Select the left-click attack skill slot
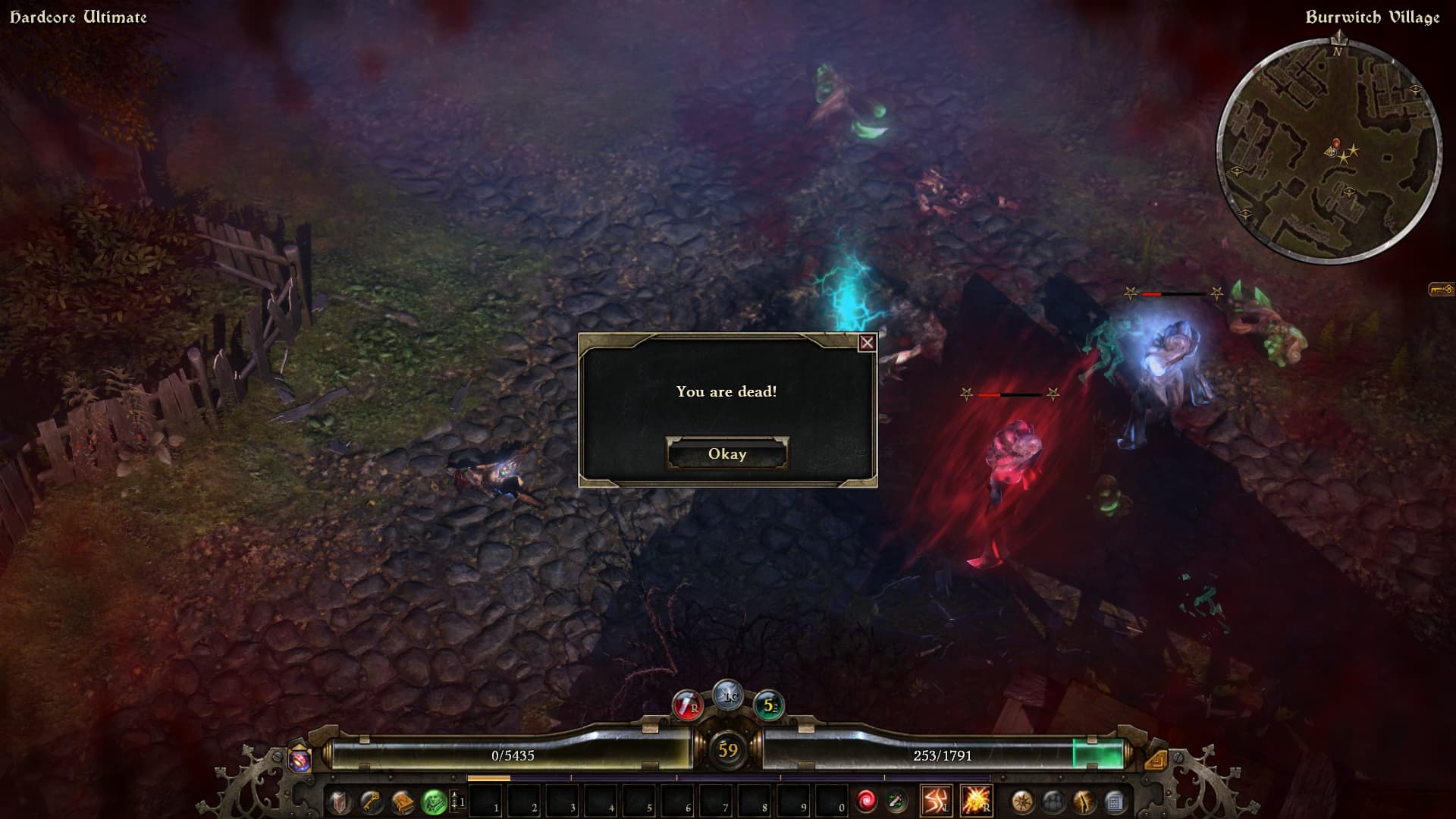1456x819 pixels. pyautogui.click(x=936, y=801)
